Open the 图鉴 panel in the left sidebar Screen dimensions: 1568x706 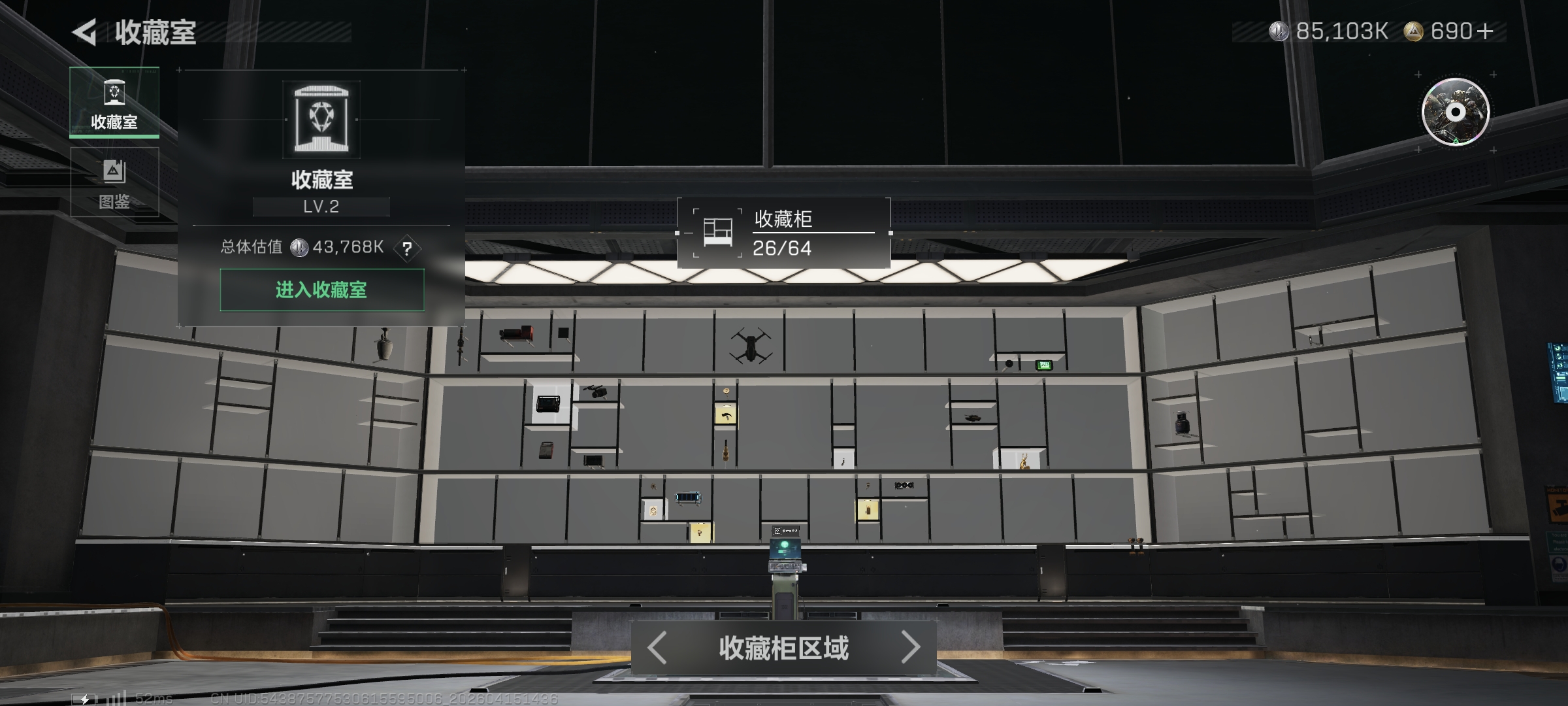pyautogui.click(x=116, y=181)
